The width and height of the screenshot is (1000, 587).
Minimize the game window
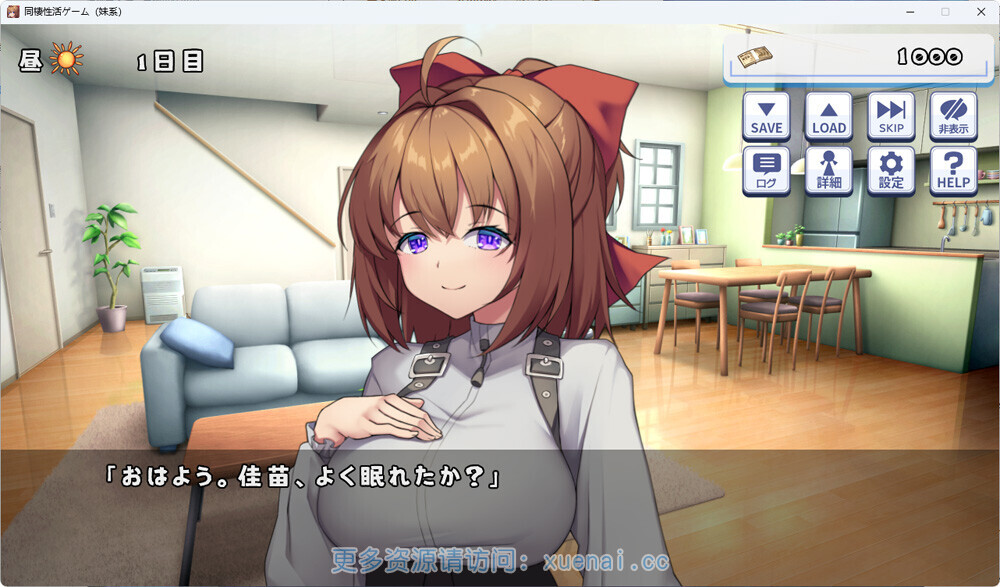[910, 11]
